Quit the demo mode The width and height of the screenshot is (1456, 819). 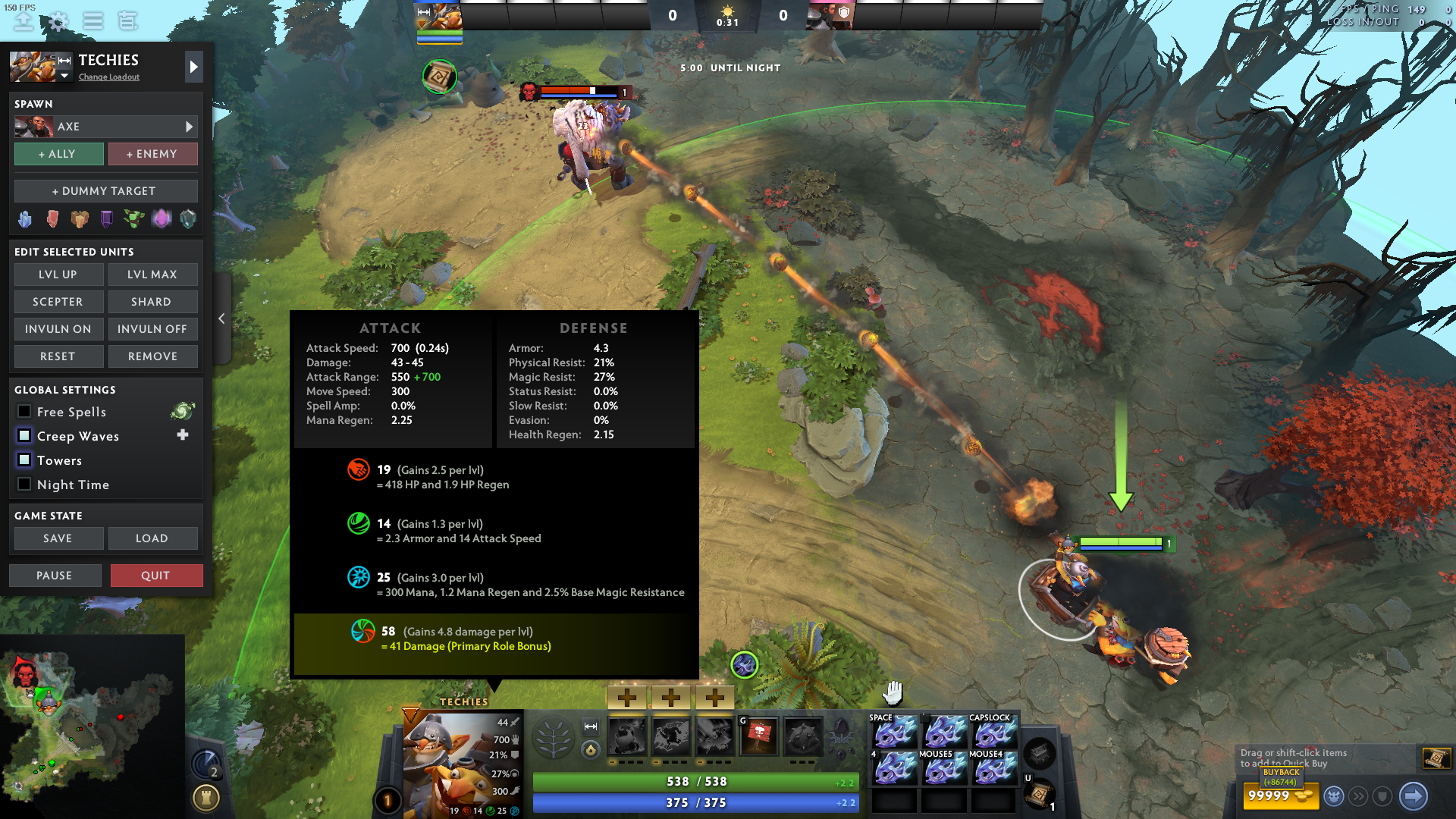point(156,576)
